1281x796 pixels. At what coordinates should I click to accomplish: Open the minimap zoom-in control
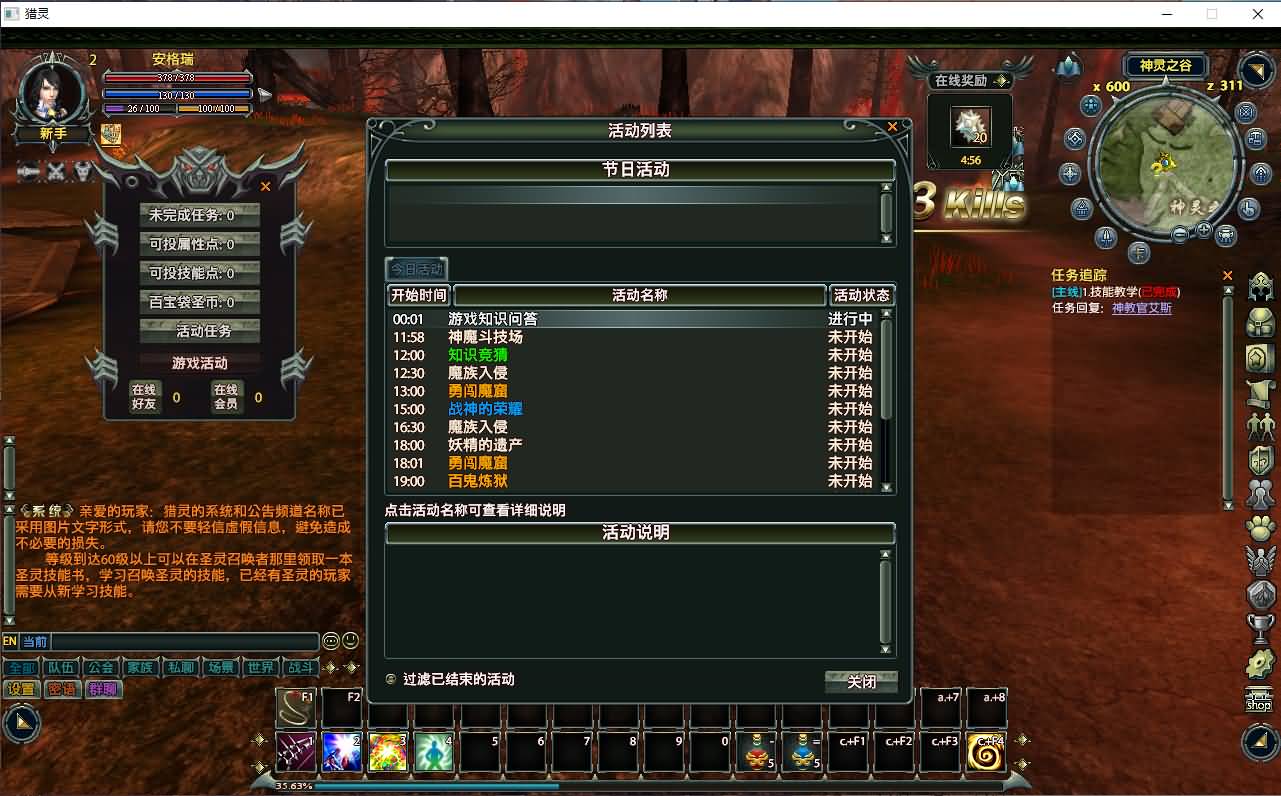click(x=1203, y=231)
